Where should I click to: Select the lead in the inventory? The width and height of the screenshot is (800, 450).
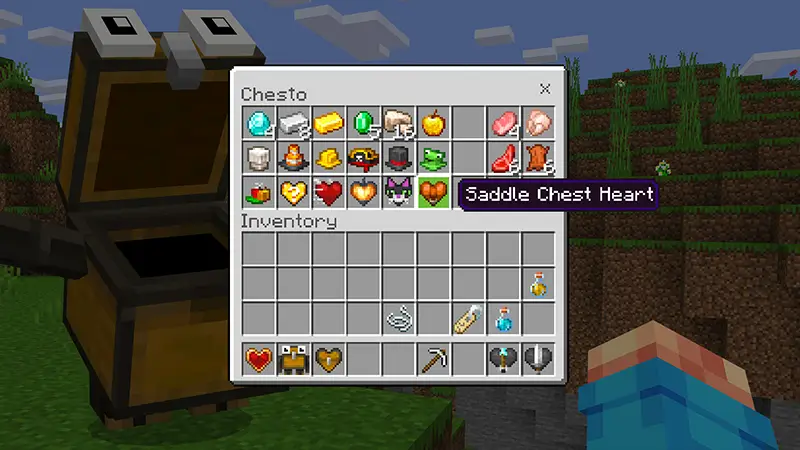(400, 319)
